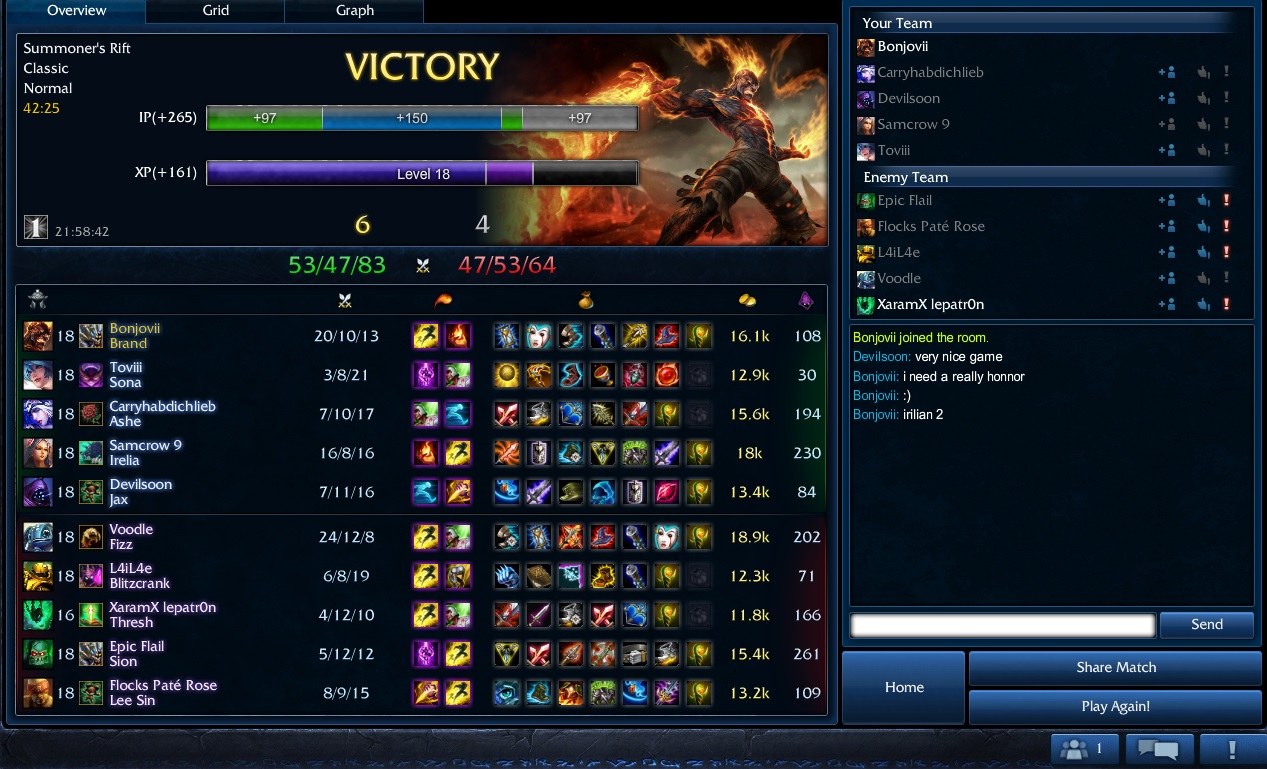The width and height of the screenshot is (1267, 769).
Task: Open the chat bubbles panel
Action: (x=1159, y=749)
